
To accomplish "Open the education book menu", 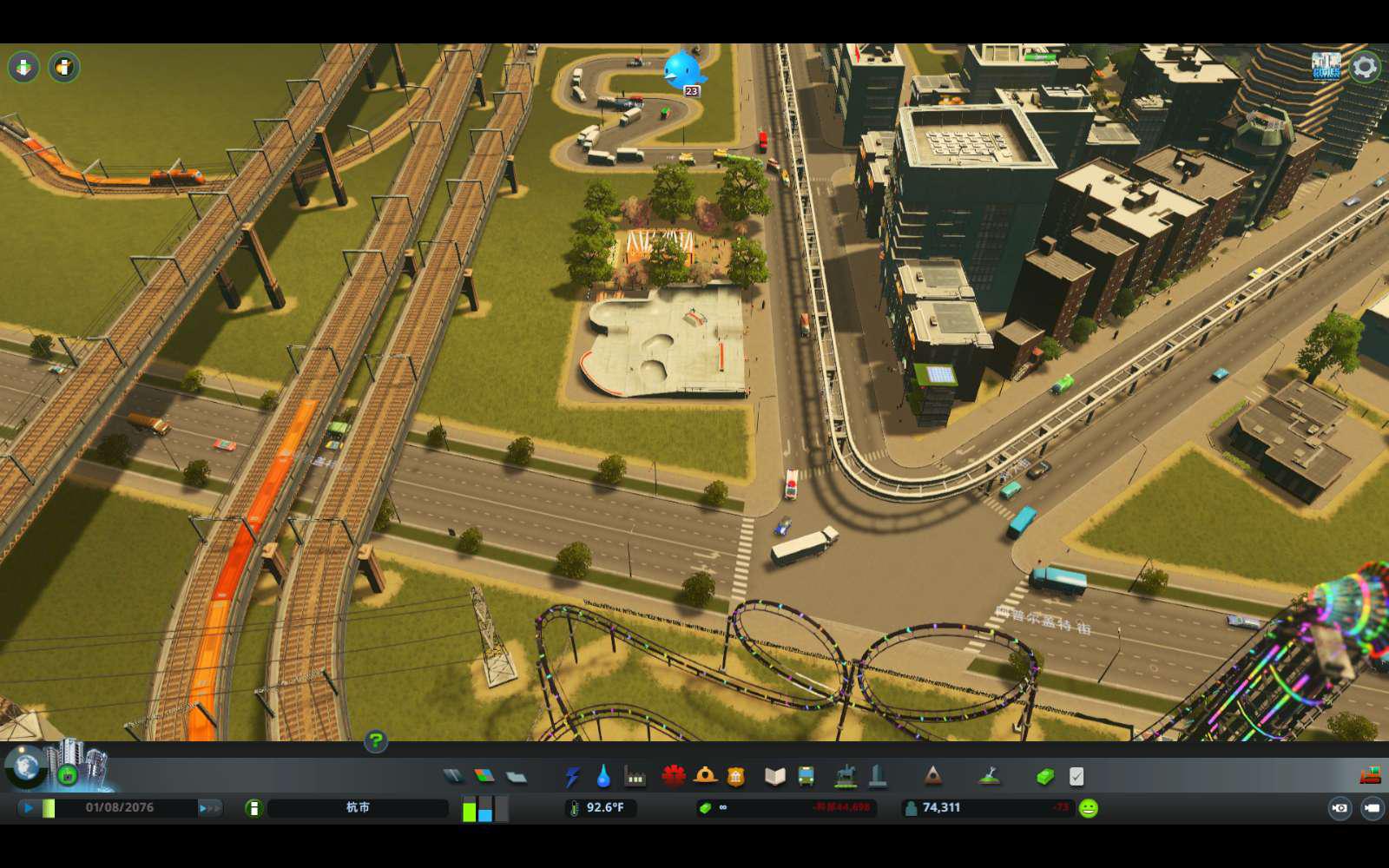I will coord(774,776).
